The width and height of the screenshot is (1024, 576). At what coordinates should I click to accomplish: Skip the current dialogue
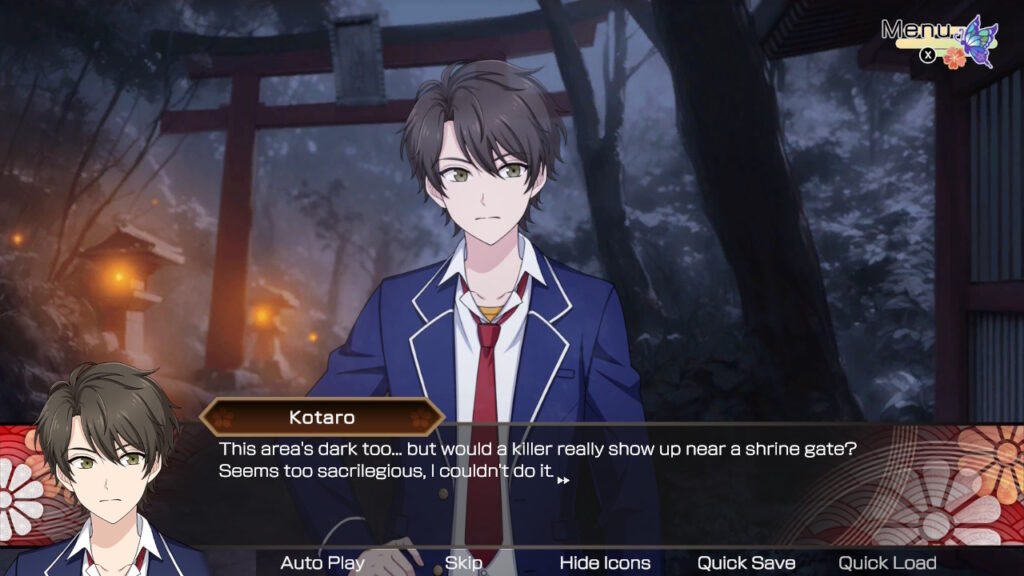[464, 563]
